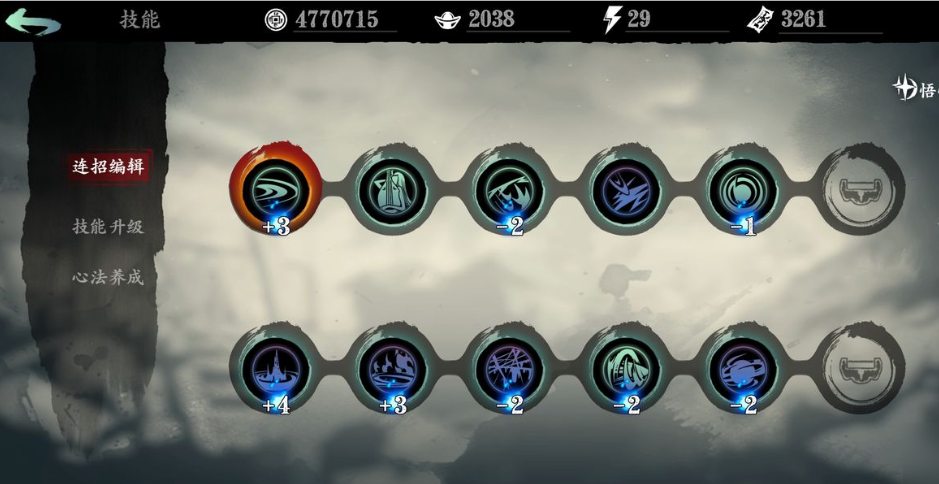This screenshot has height=484, width=939.
Task: Click the crossed slashes skill icon
Action: click(509, 367)
